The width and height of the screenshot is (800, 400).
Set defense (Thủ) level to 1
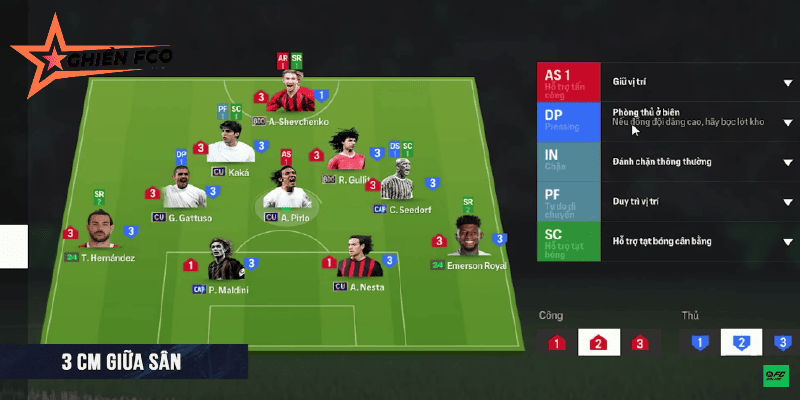(700, 343)
